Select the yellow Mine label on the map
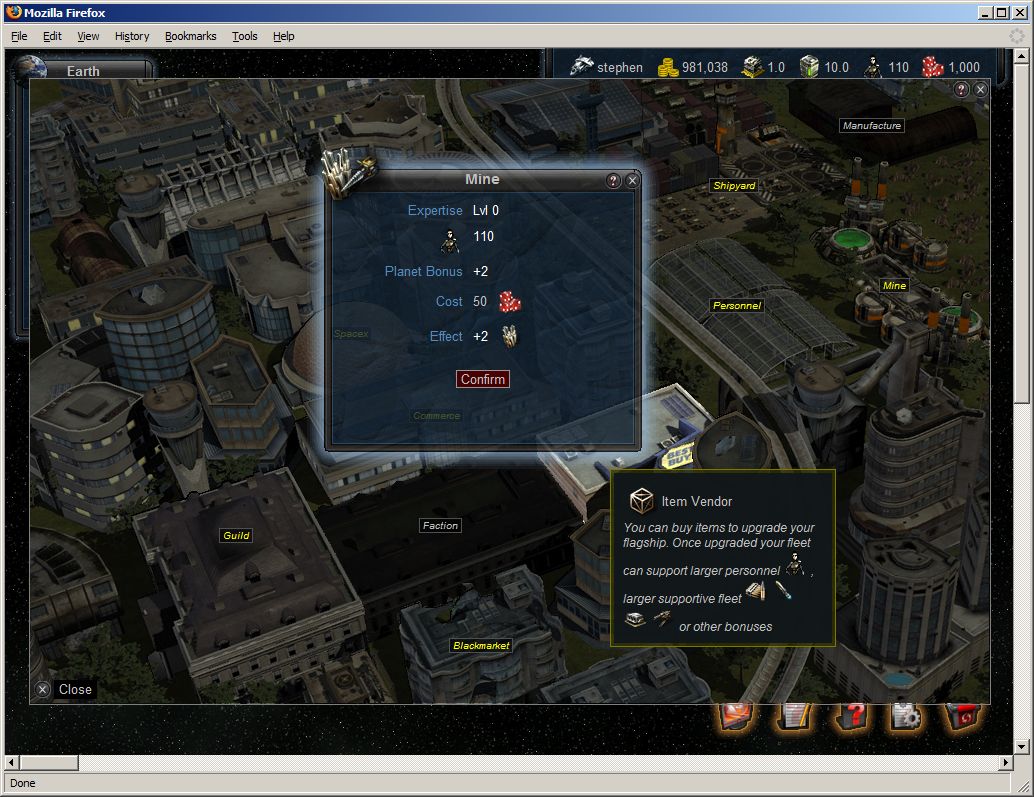 click(x=894, y=286)
